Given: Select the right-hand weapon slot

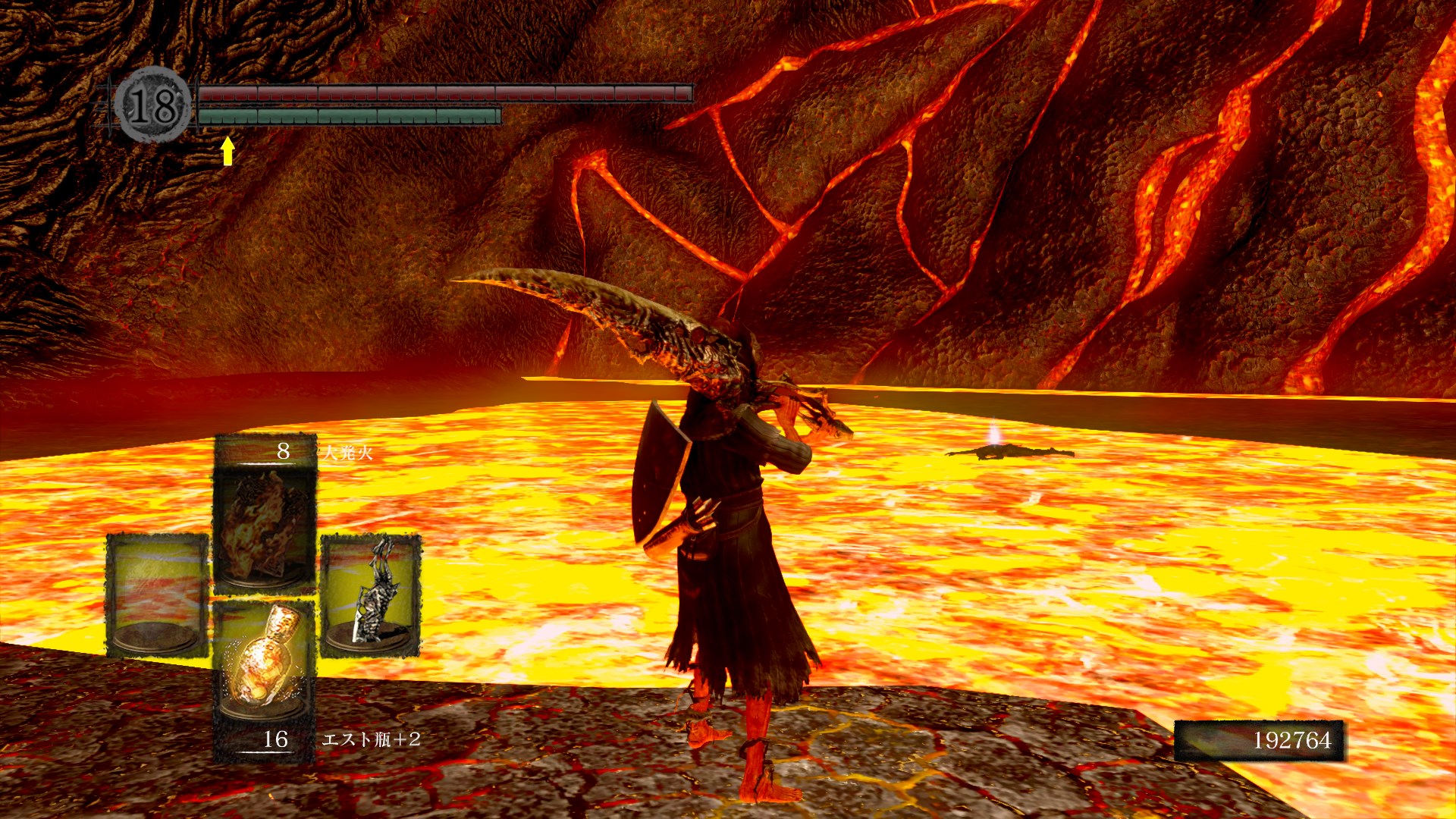Looking at the screenshot, I should click(371, 595).
